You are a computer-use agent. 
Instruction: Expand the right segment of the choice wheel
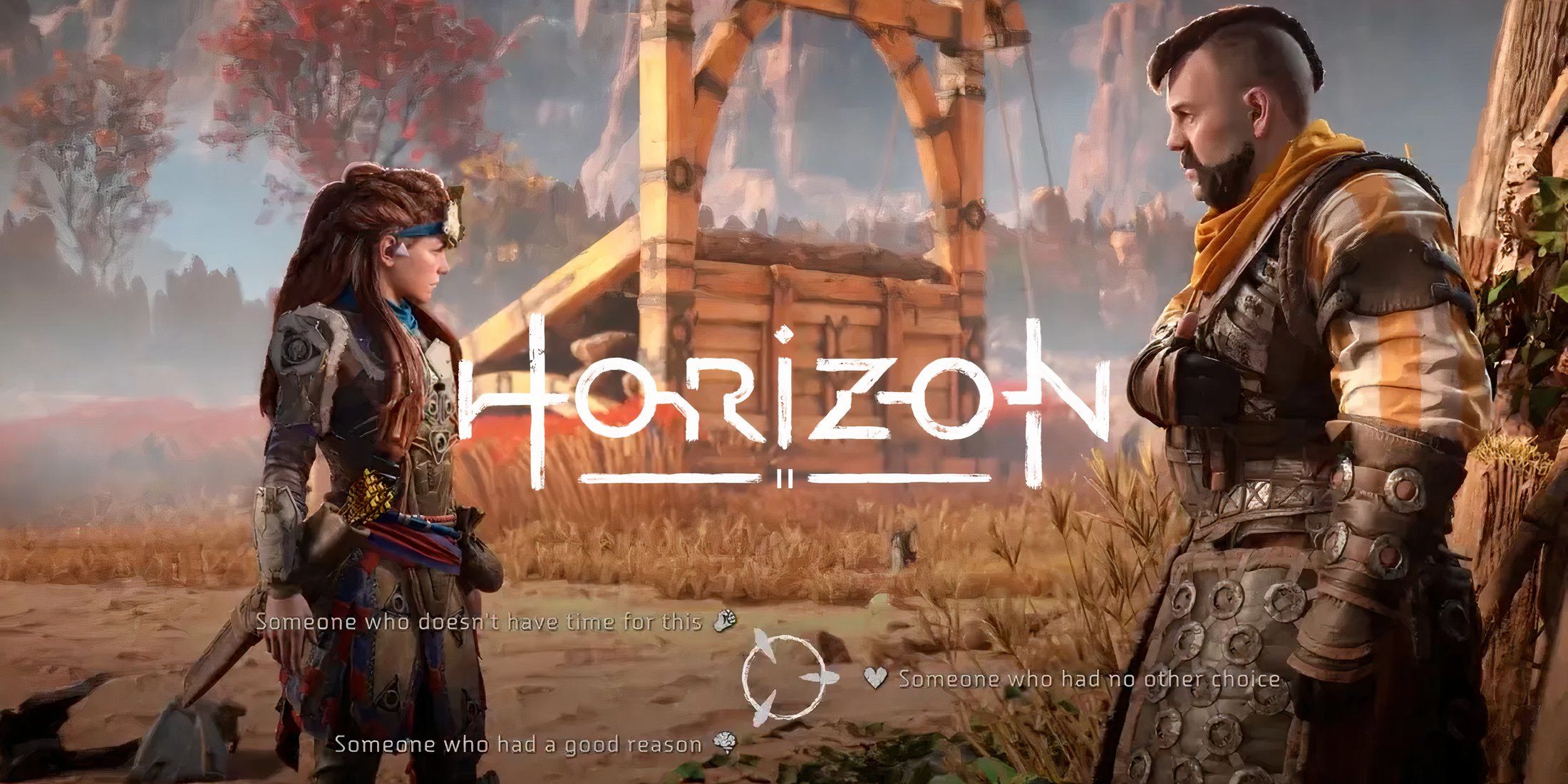pyautogui.click(x=820, y=677)
